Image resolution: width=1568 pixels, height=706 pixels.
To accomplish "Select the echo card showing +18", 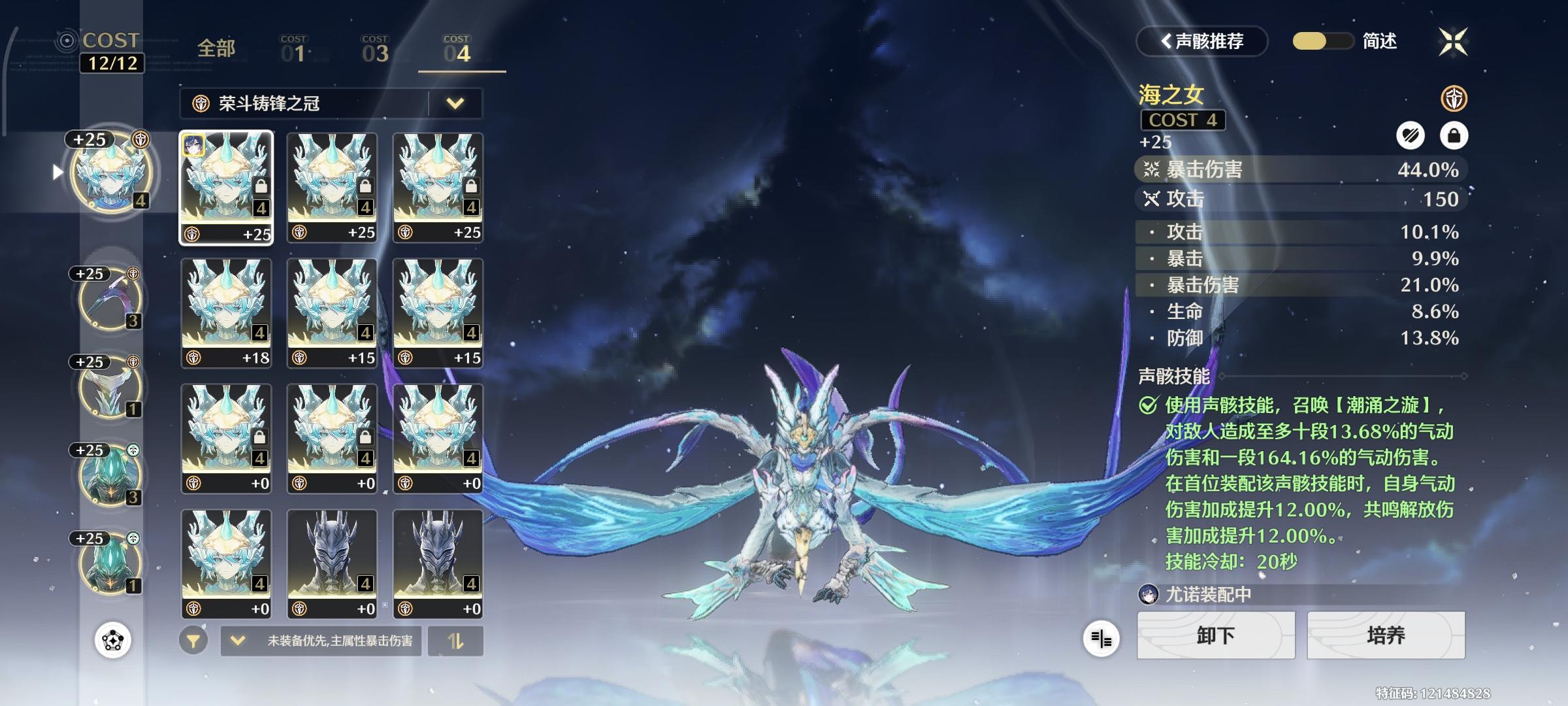I will (225, 312).
